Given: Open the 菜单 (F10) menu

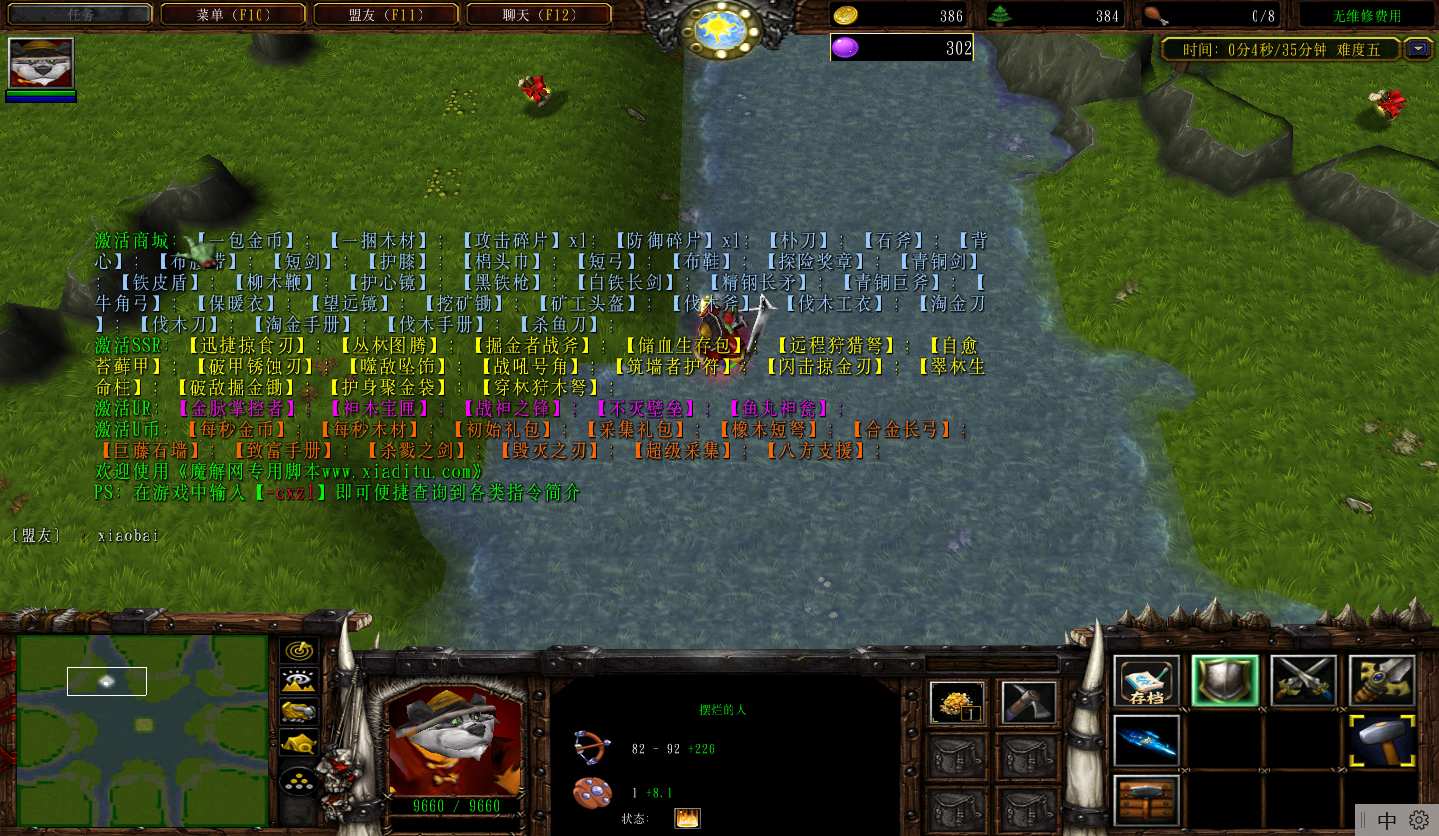Looking at the screenshot, I should coord(233,14).
